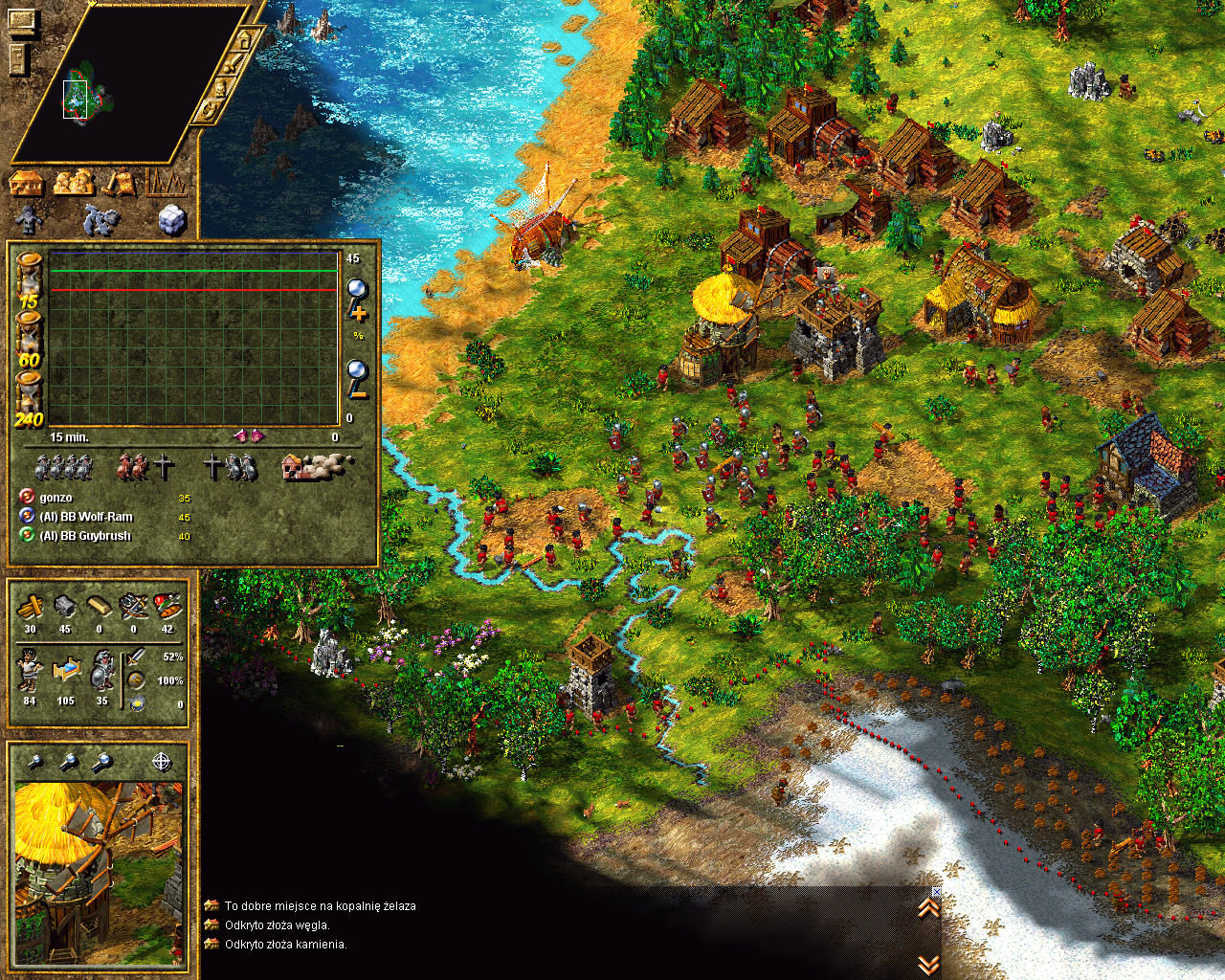Image resolution: width=1225 pixels, height=980 pixels.
Task: Select the first magnifier zoom icon above the windmill view
Action: point(34,762)
